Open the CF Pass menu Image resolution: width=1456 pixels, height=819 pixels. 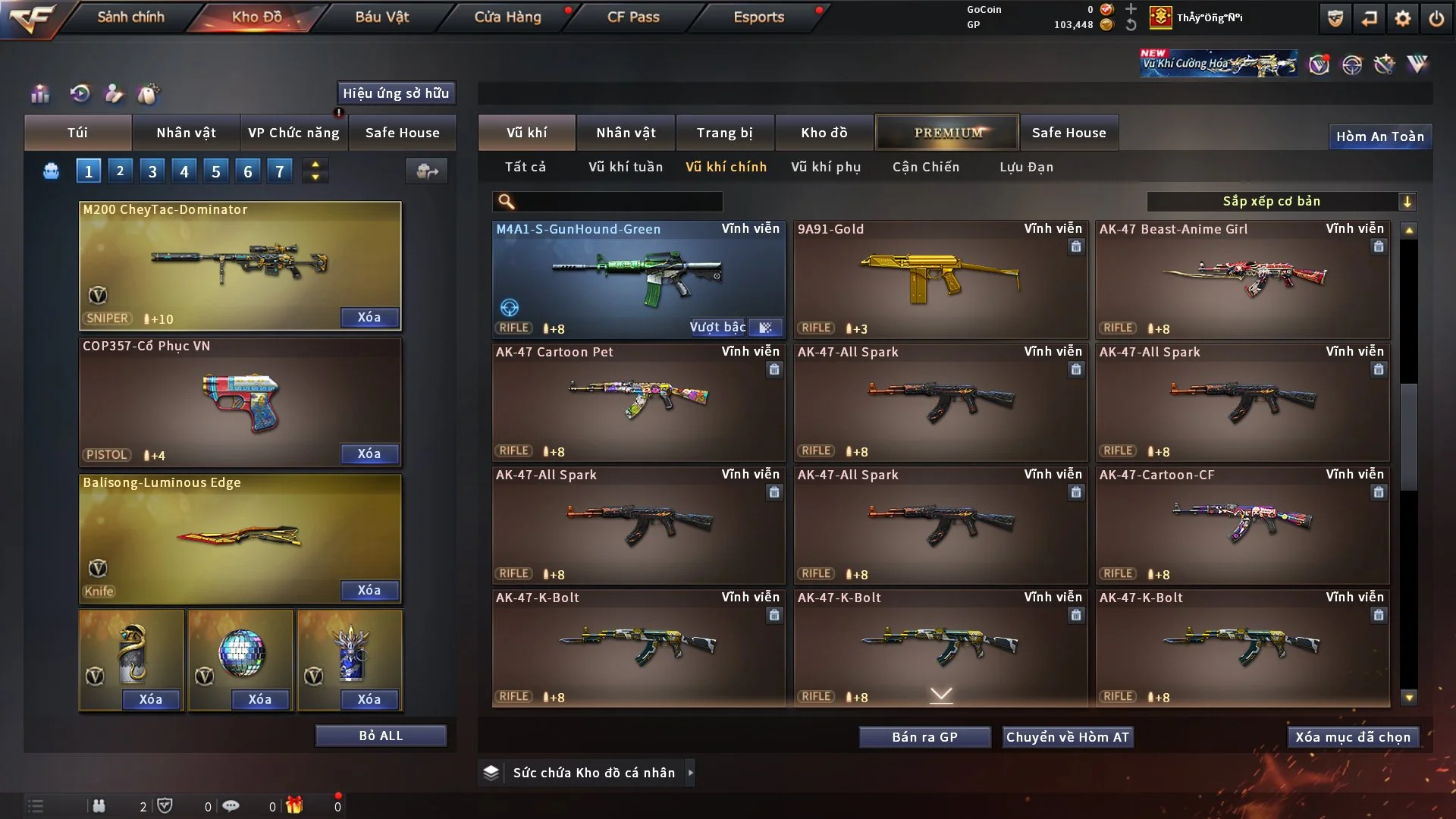[633, 17]
